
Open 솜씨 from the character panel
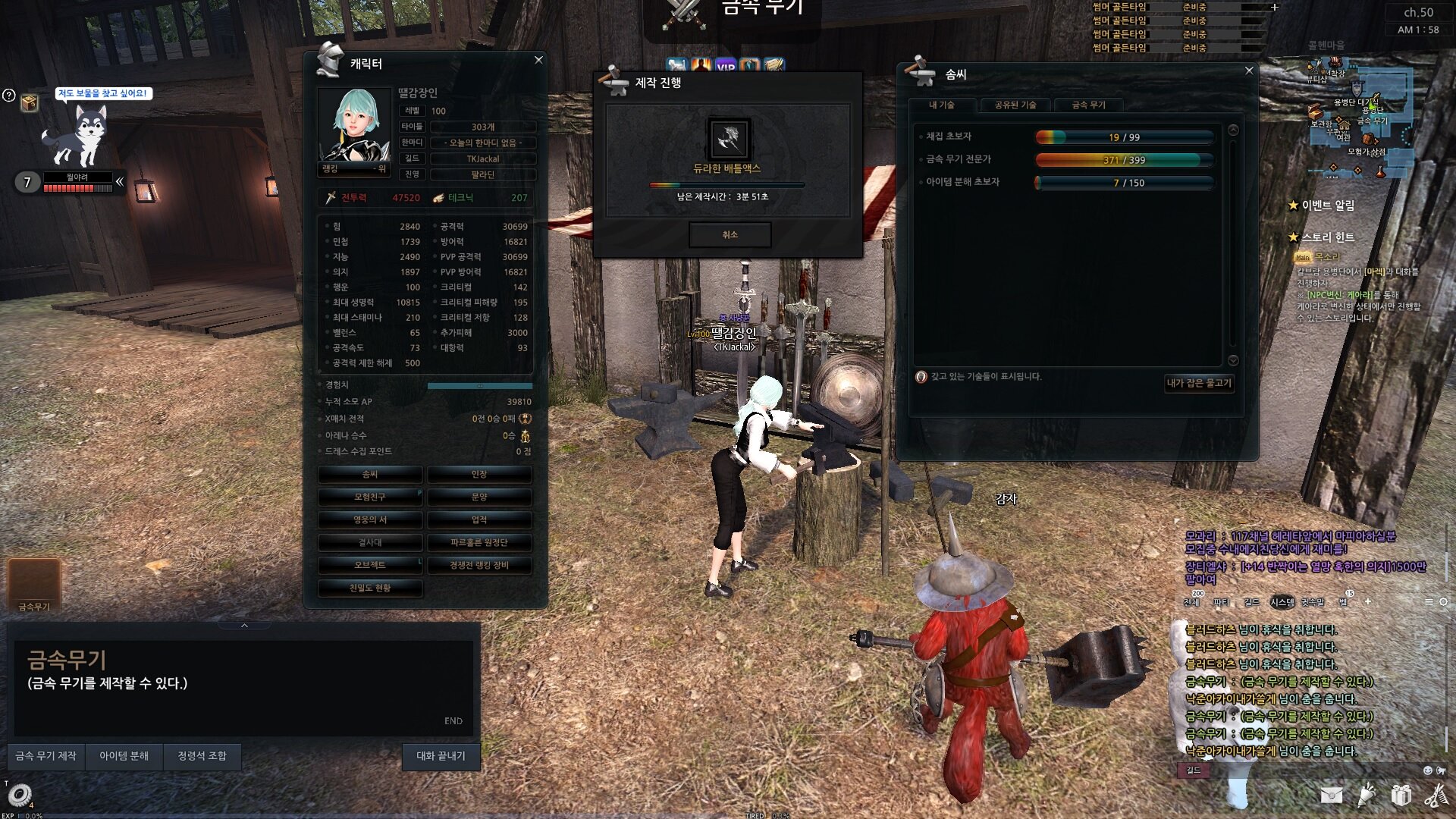[x=370, y=475]
